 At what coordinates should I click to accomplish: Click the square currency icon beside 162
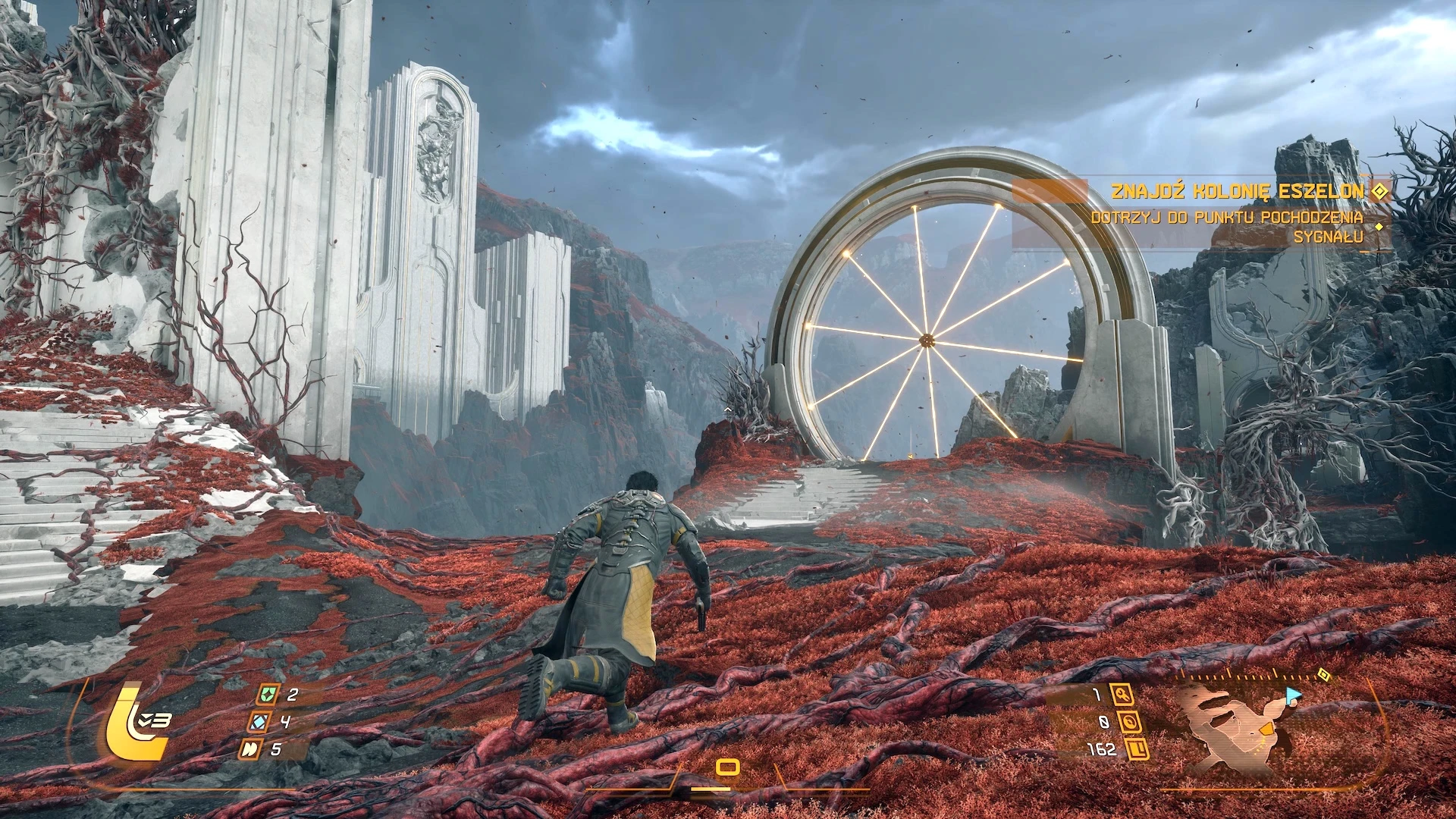[1137, 749]
